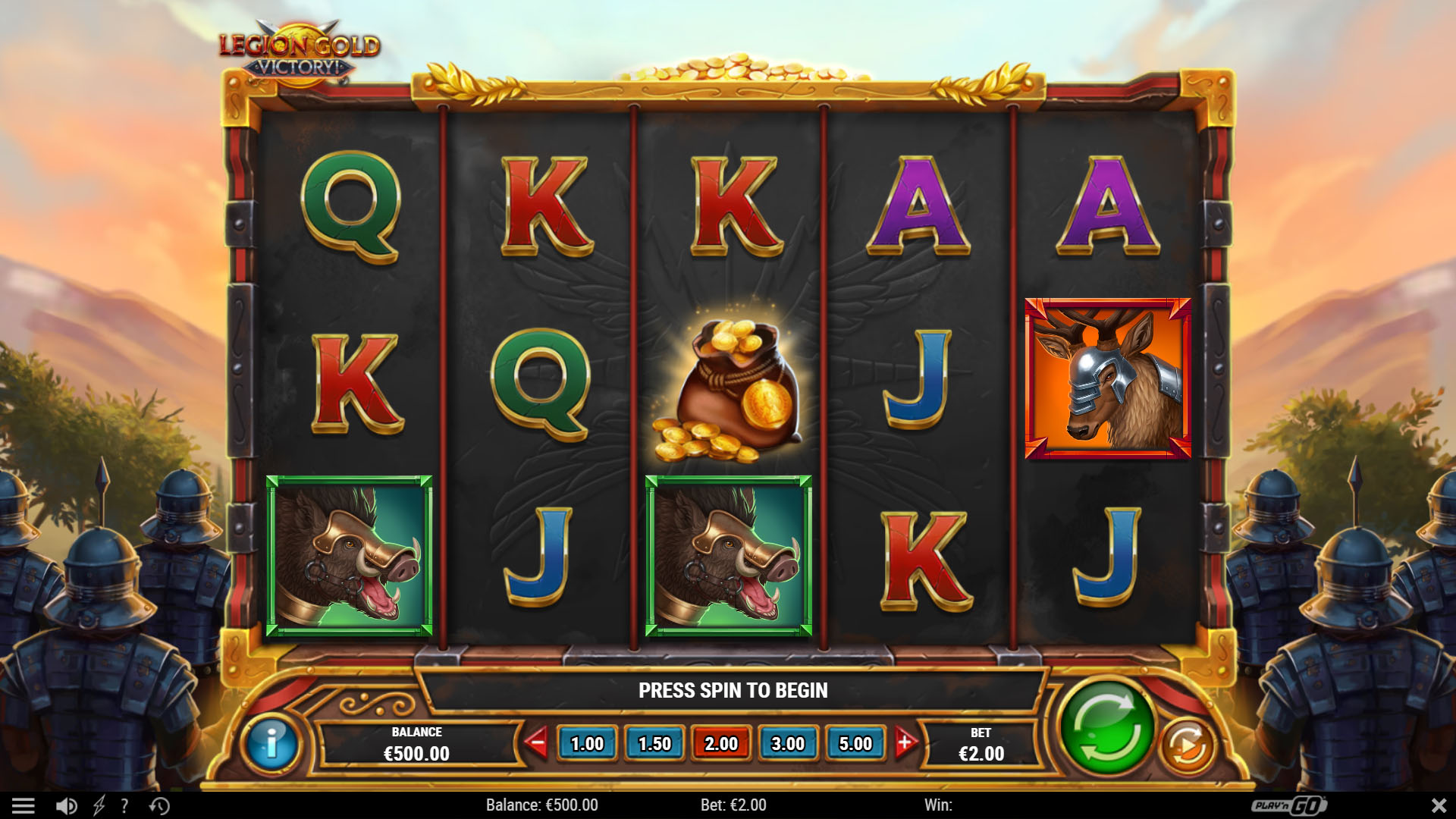Toggle the sound speaker icon
This screenshot has height=819, width=1456.
click(x=66, y=805)
